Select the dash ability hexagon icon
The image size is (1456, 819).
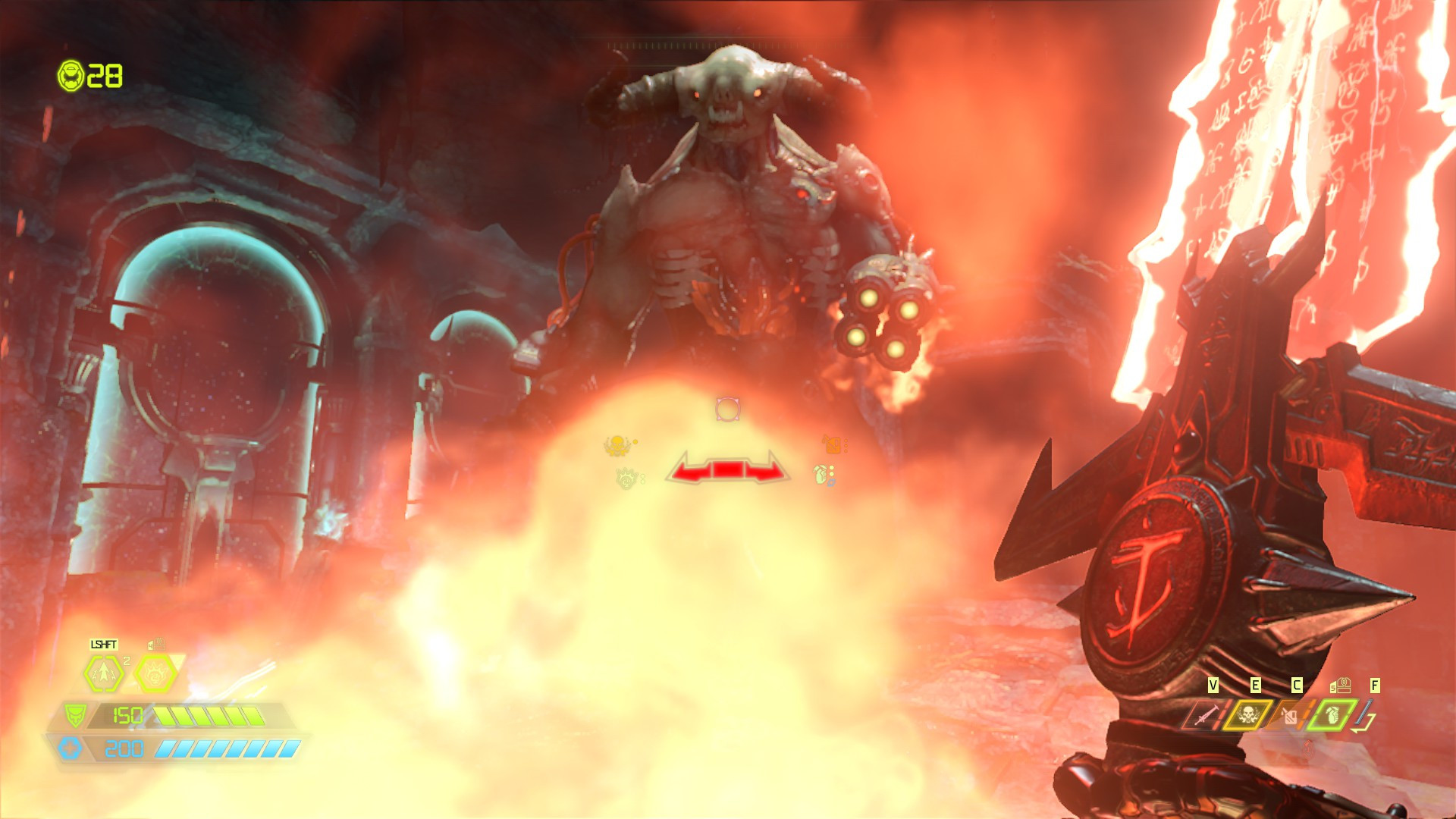[102, 673]
